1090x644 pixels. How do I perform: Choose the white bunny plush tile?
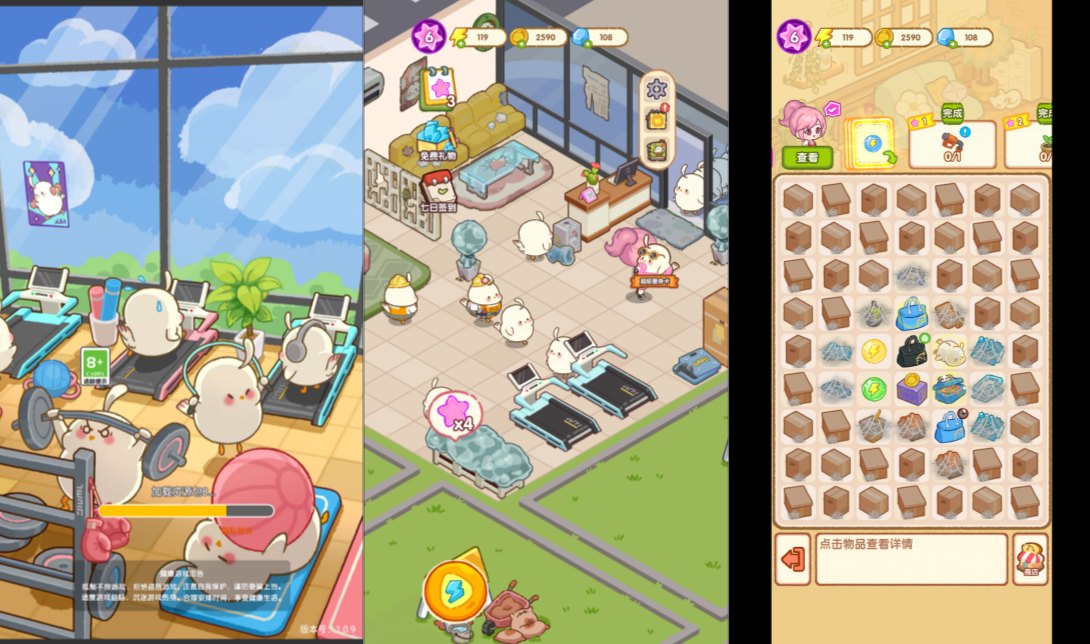[948, 350]
